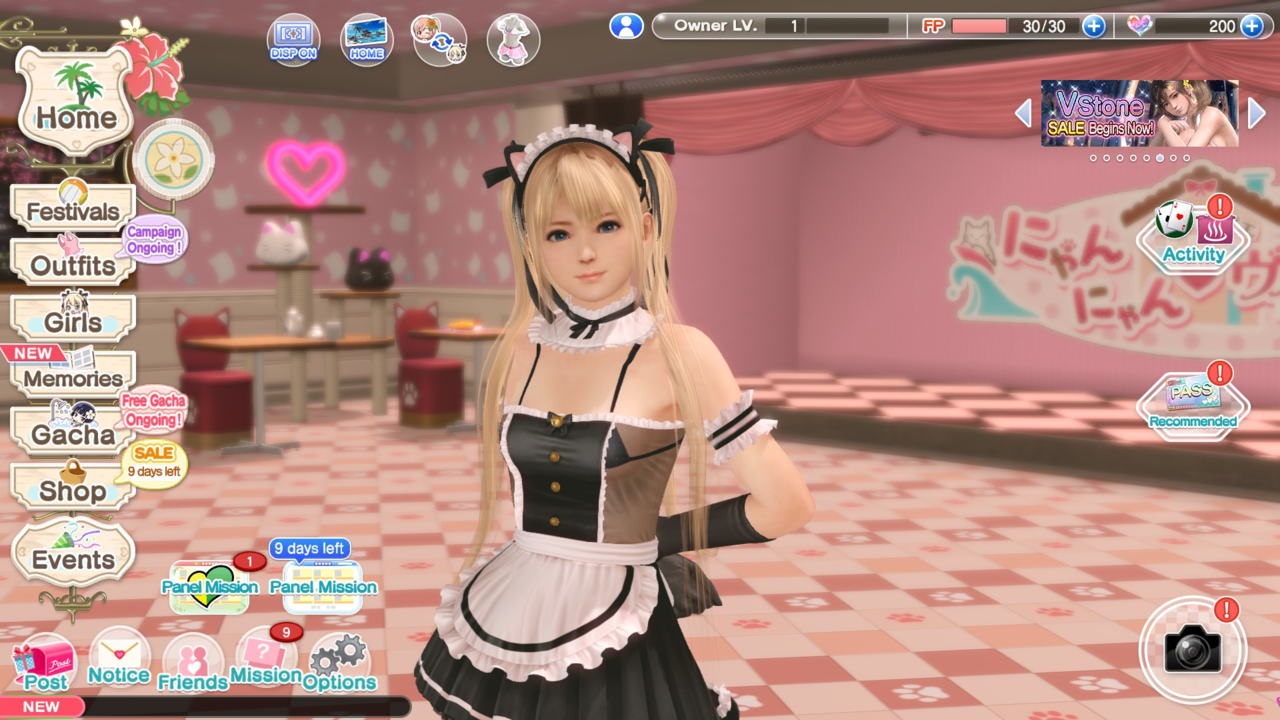Show the next banner with the right arrow
This screenshot has height=720, width=1280.
[x=1257, y=113]
